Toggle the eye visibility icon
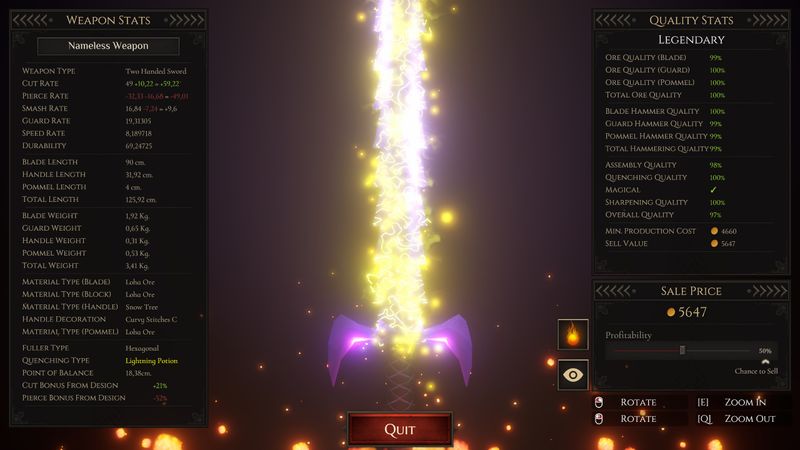 [x=573, y=374]
